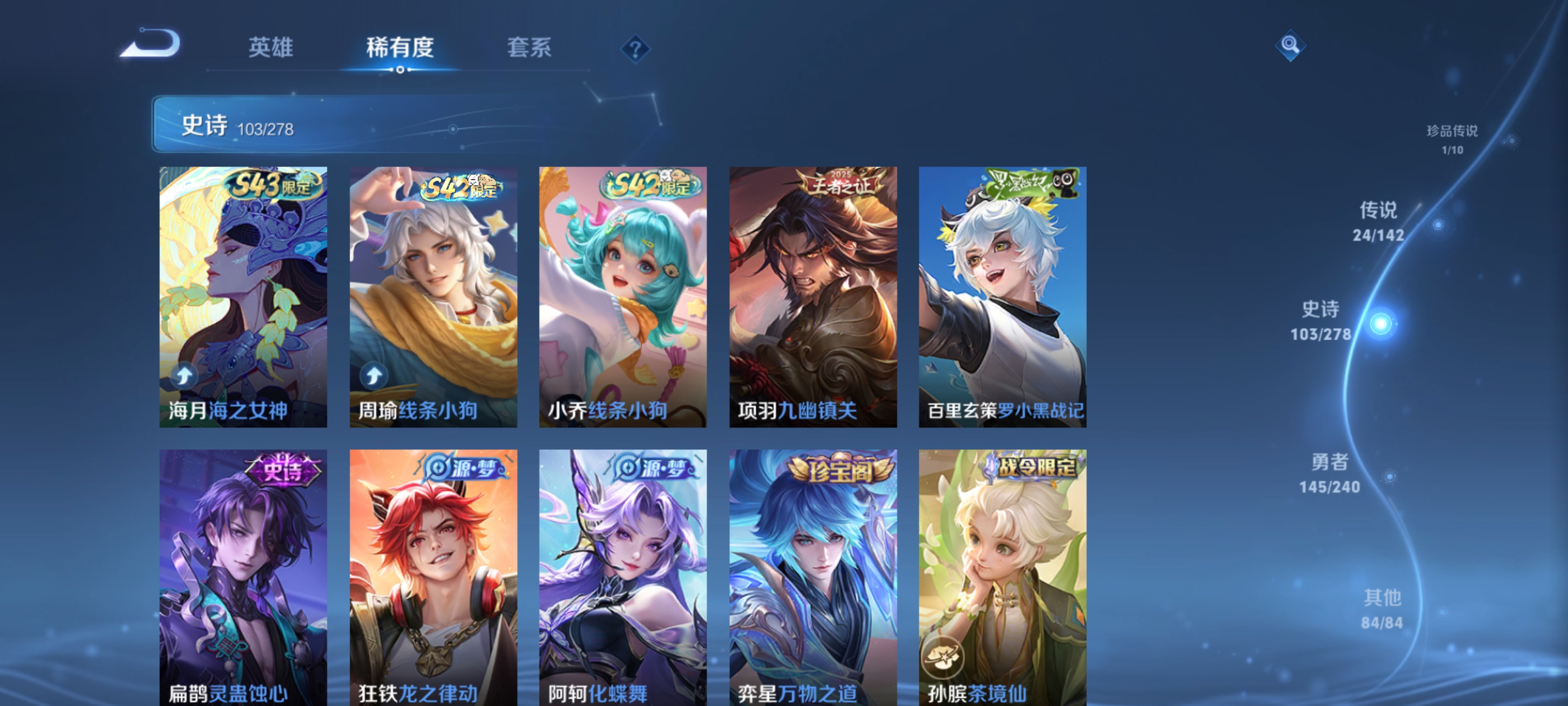
Task: Open the search magnifier icon
Action: point(1290,44)
